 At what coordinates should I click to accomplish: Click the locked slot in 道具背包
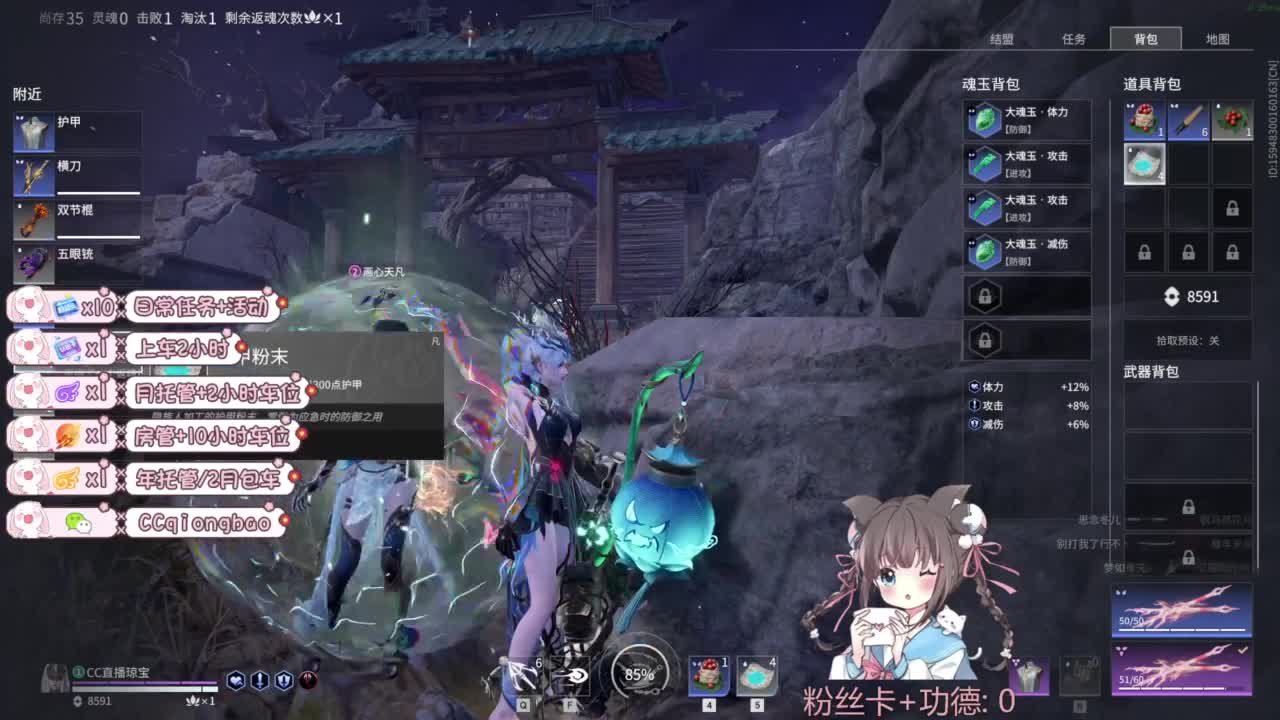click(1232, 208)
